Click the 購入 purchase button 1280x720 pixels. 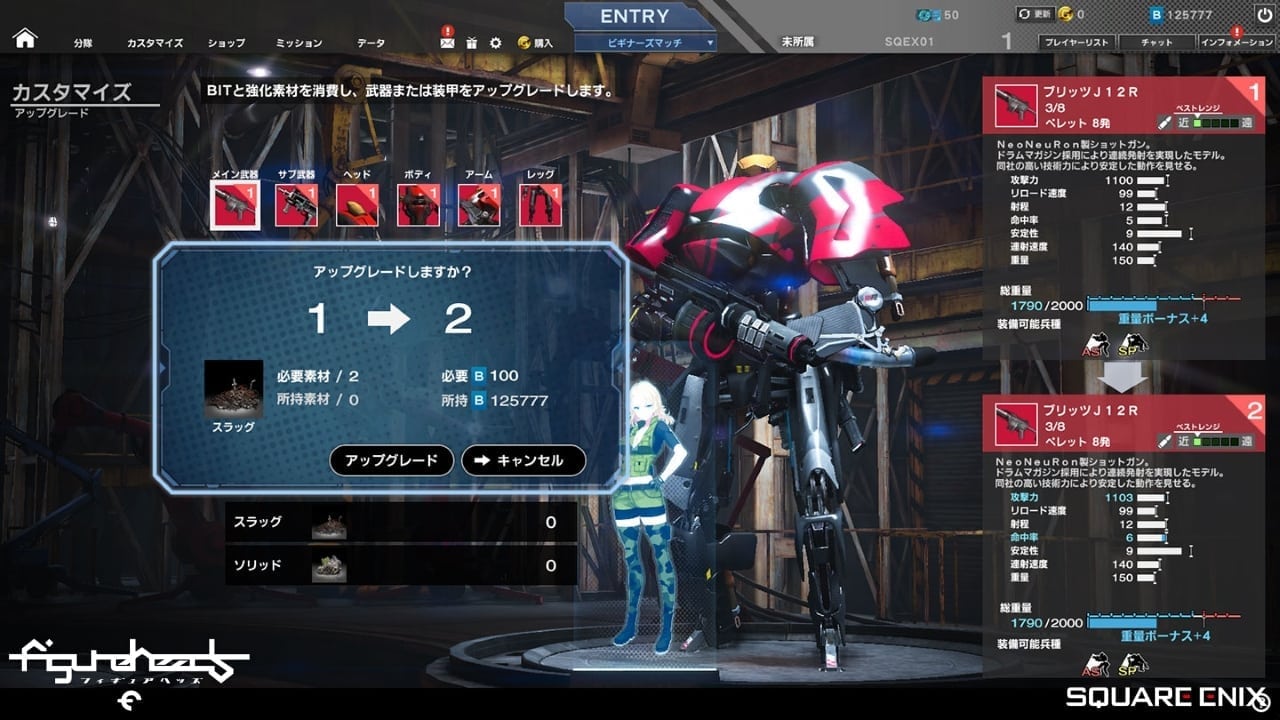pos(536,43)
